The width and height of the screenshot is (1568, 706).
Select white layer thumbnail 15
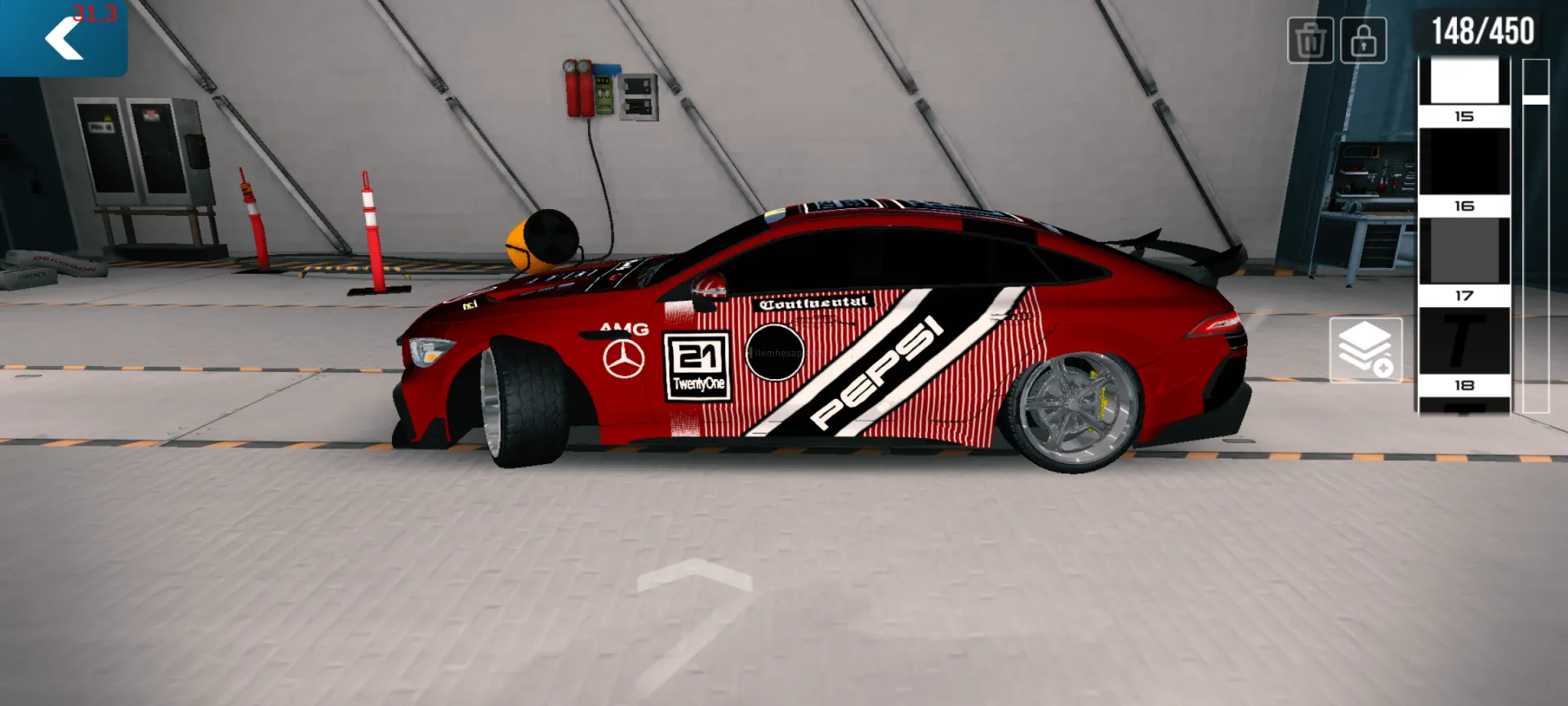click(1463, 82)
